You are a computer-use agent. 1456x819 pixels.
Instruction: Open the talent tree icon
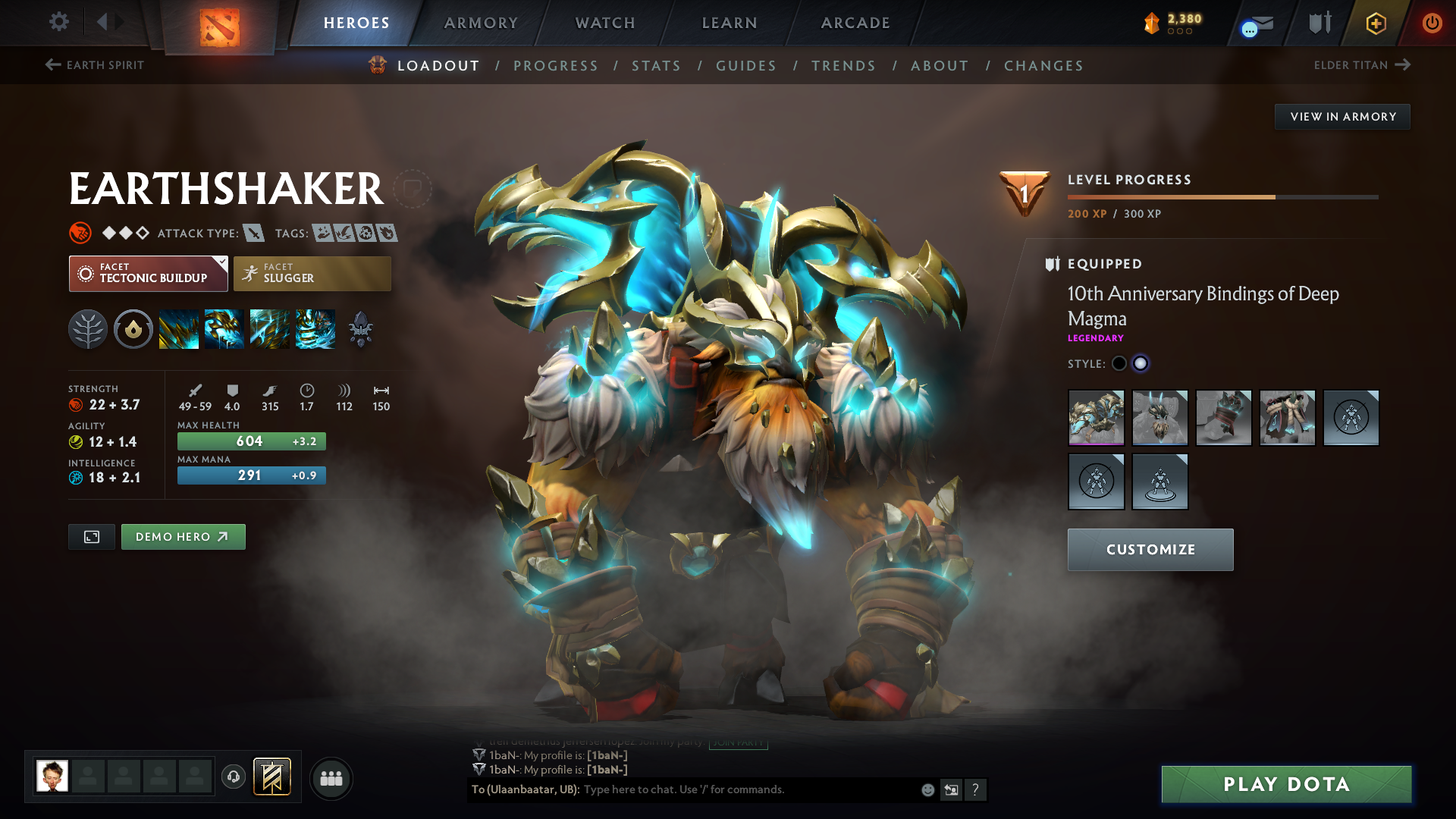coord(87,328)
